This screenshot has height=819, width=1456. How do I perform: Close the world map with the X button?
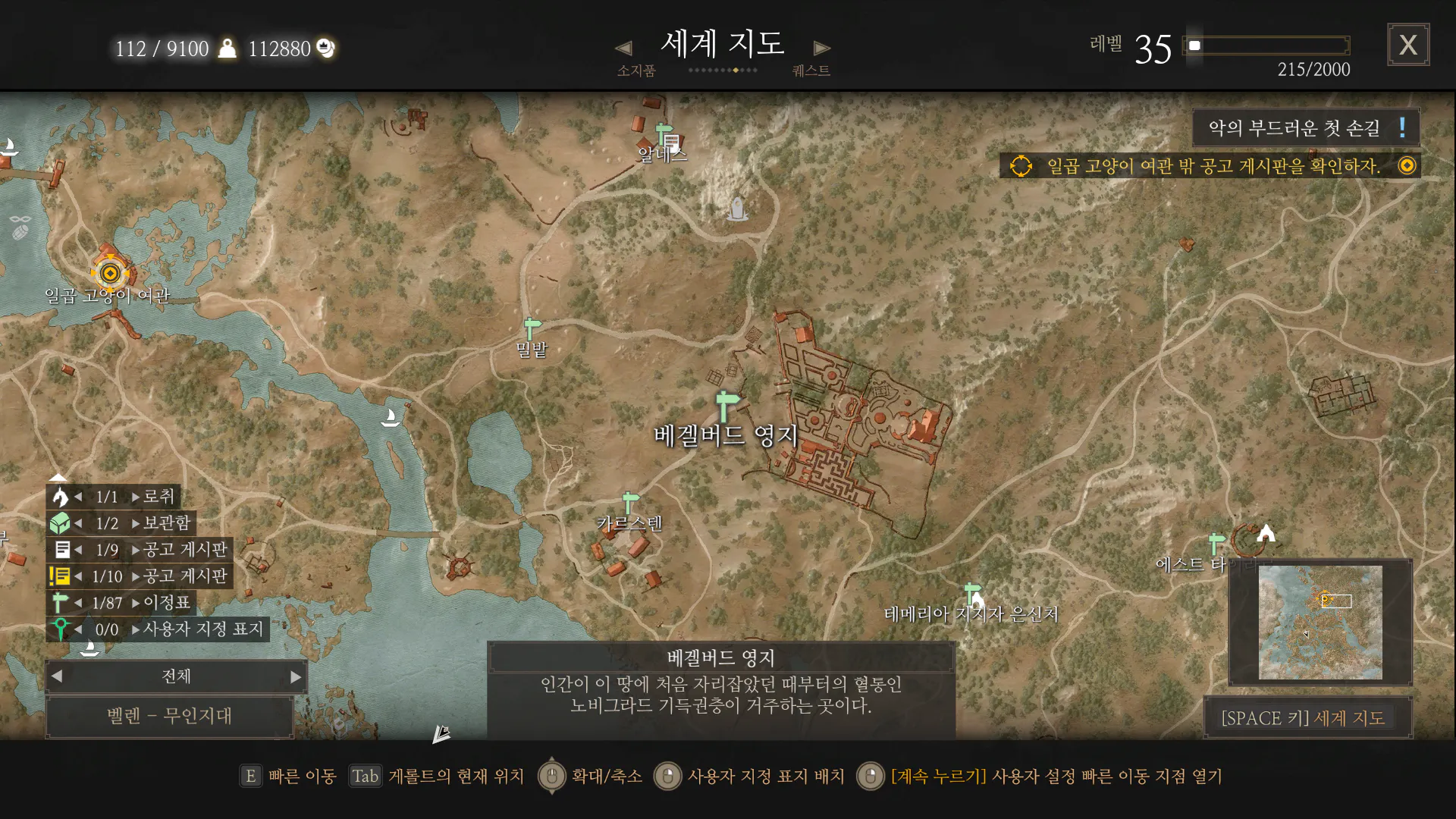1407,45
